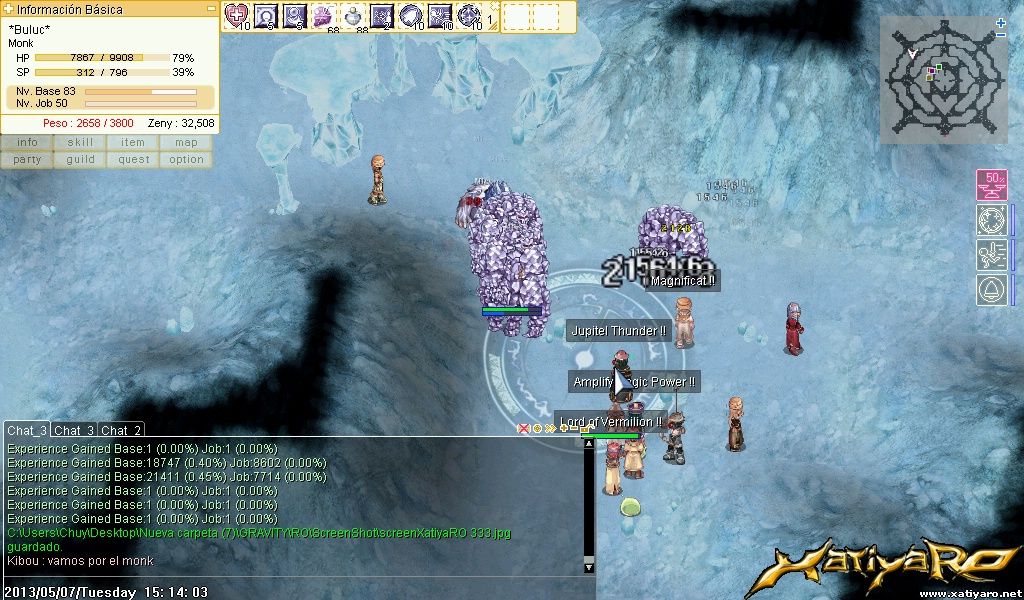Image resolution: width=1024 pixels, height=600 pixels.
Task: Use the pink grape item slot
Action: tap(325, 15)
